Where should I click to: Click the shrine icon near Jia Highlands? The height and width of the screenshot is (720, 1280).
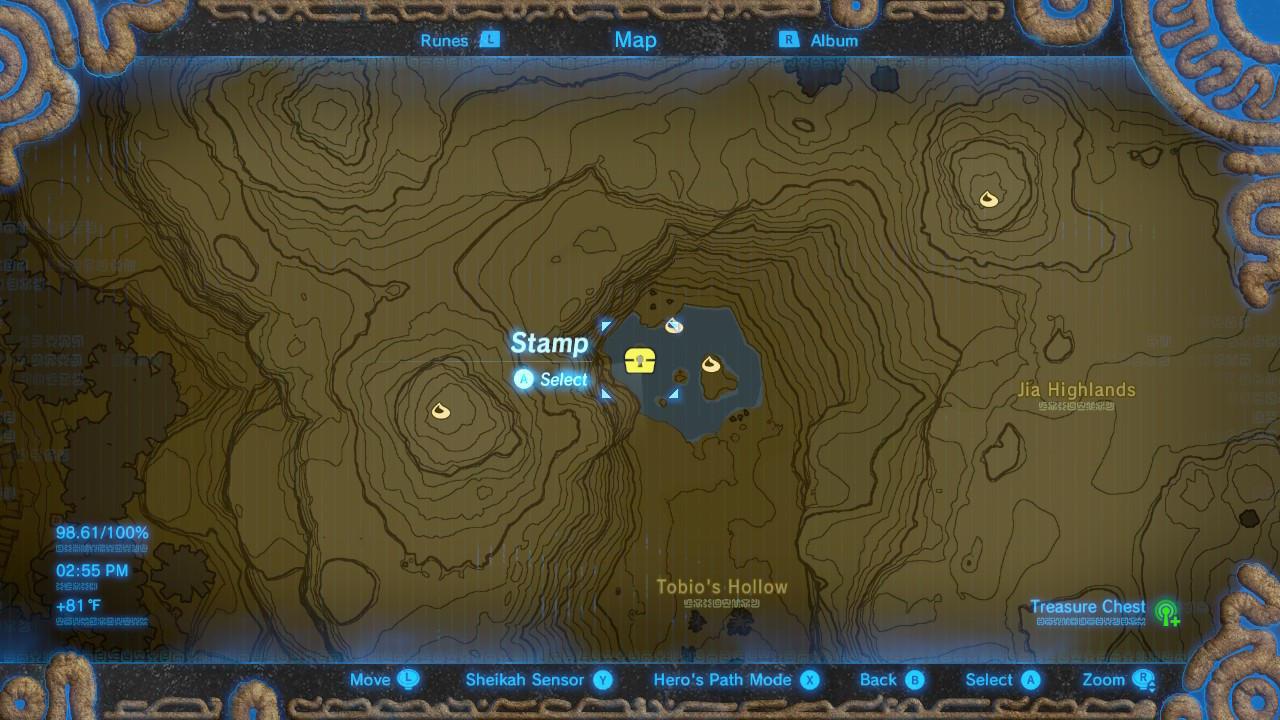[988, 200]
